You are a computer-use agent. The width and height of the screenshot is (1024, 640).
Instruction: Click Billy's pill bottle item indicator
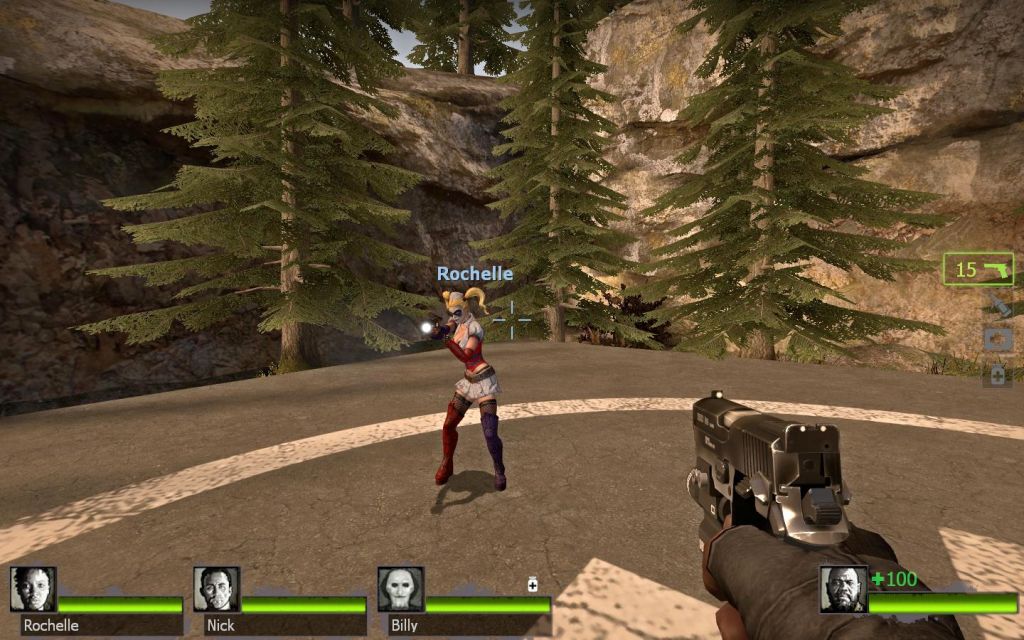[533, 585]
